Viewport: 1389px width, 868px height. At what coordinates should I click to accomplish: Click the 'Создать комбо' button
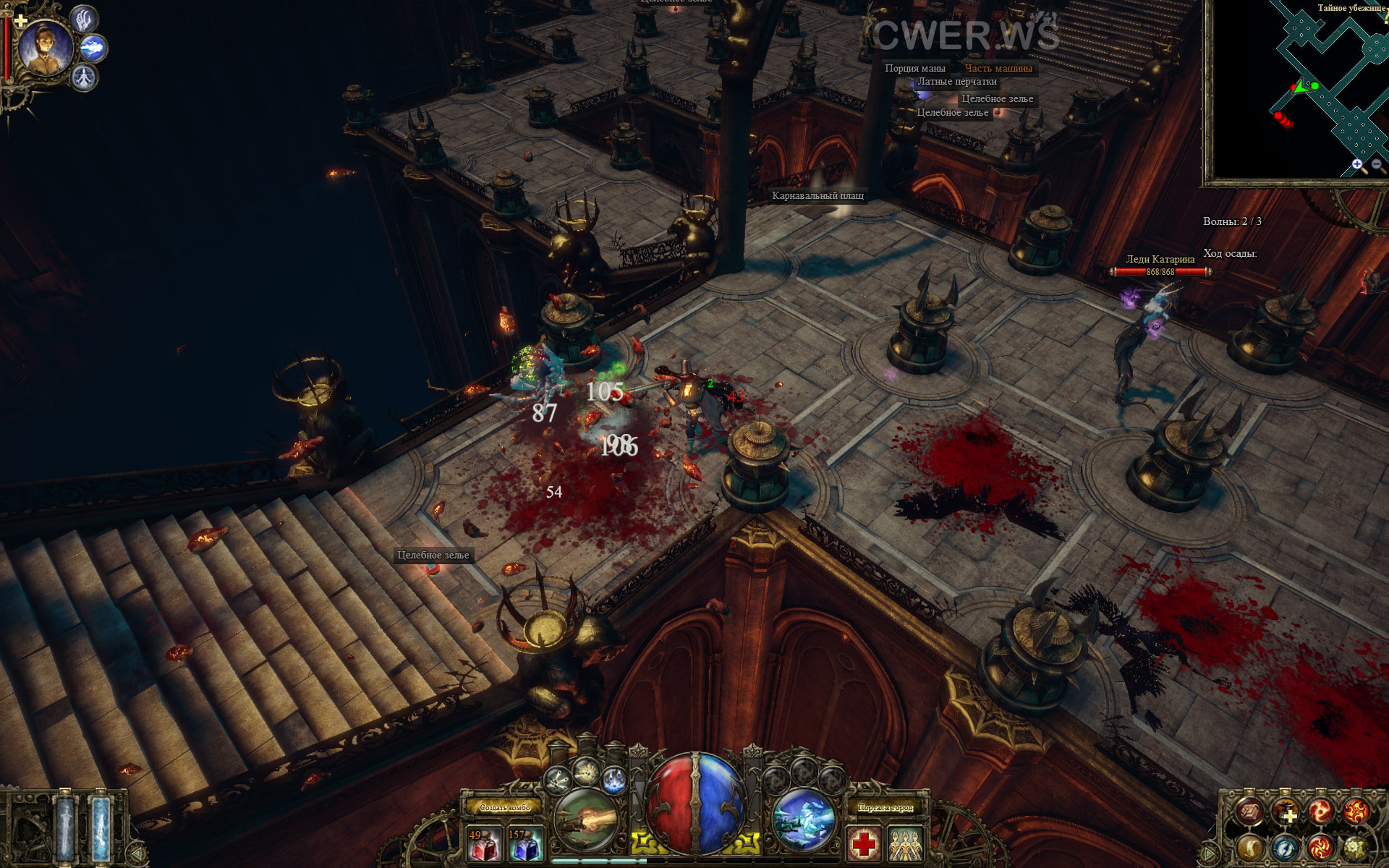click(x=505, y=807)
